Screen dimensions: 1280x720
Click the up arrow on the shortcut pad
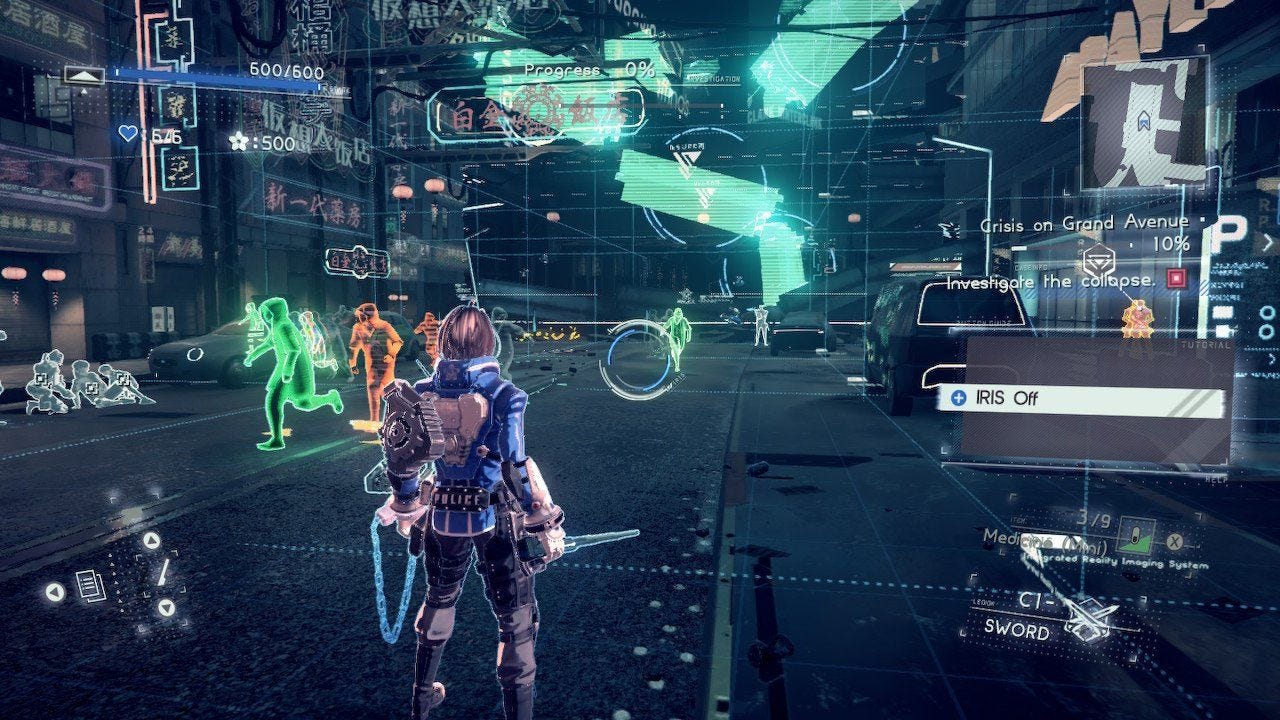pos(151,541)
